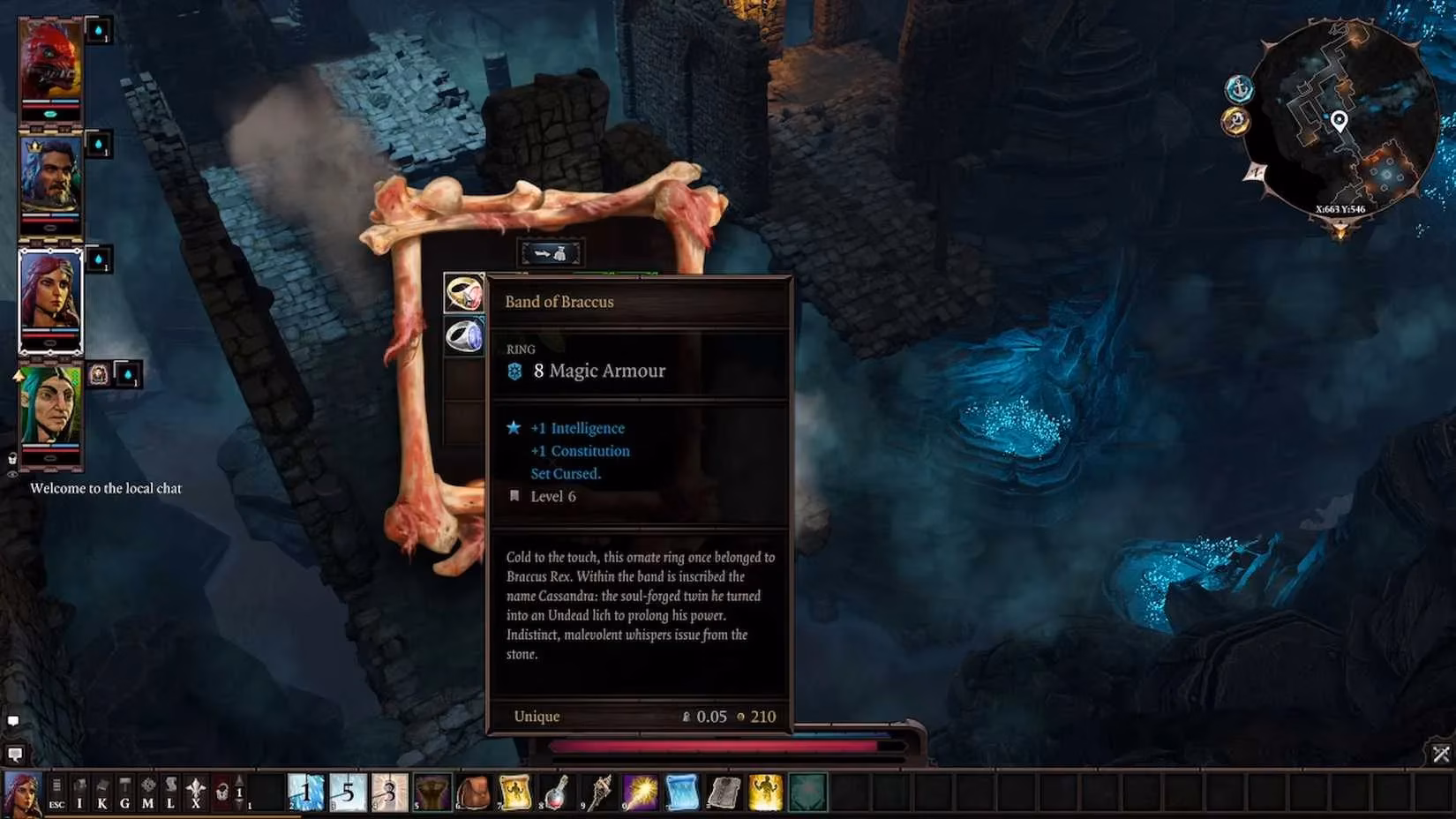Toggle the hotbar lock icon
The width and height of the screenshot is (1456, 819).
pos(223,793)
